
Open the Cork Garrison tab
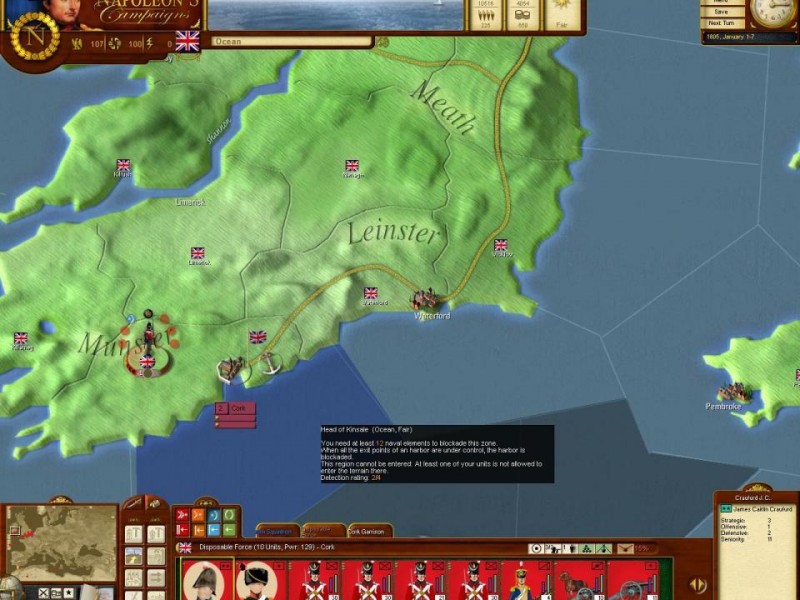click(x=370, y=531)
